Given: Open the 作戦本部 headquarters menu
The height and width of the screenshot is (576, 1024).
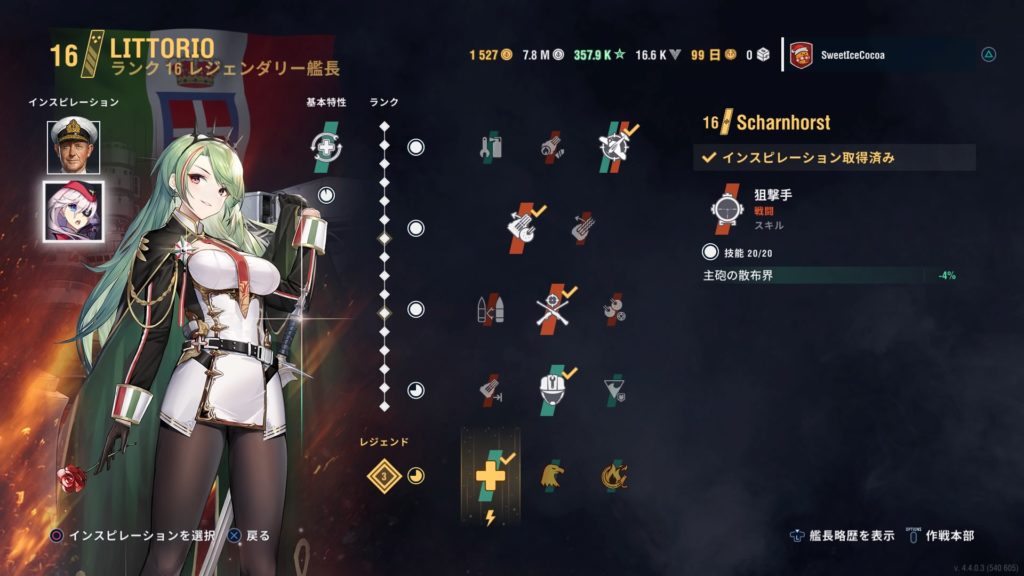Looking at the screenshot, I should pos(945,535).
